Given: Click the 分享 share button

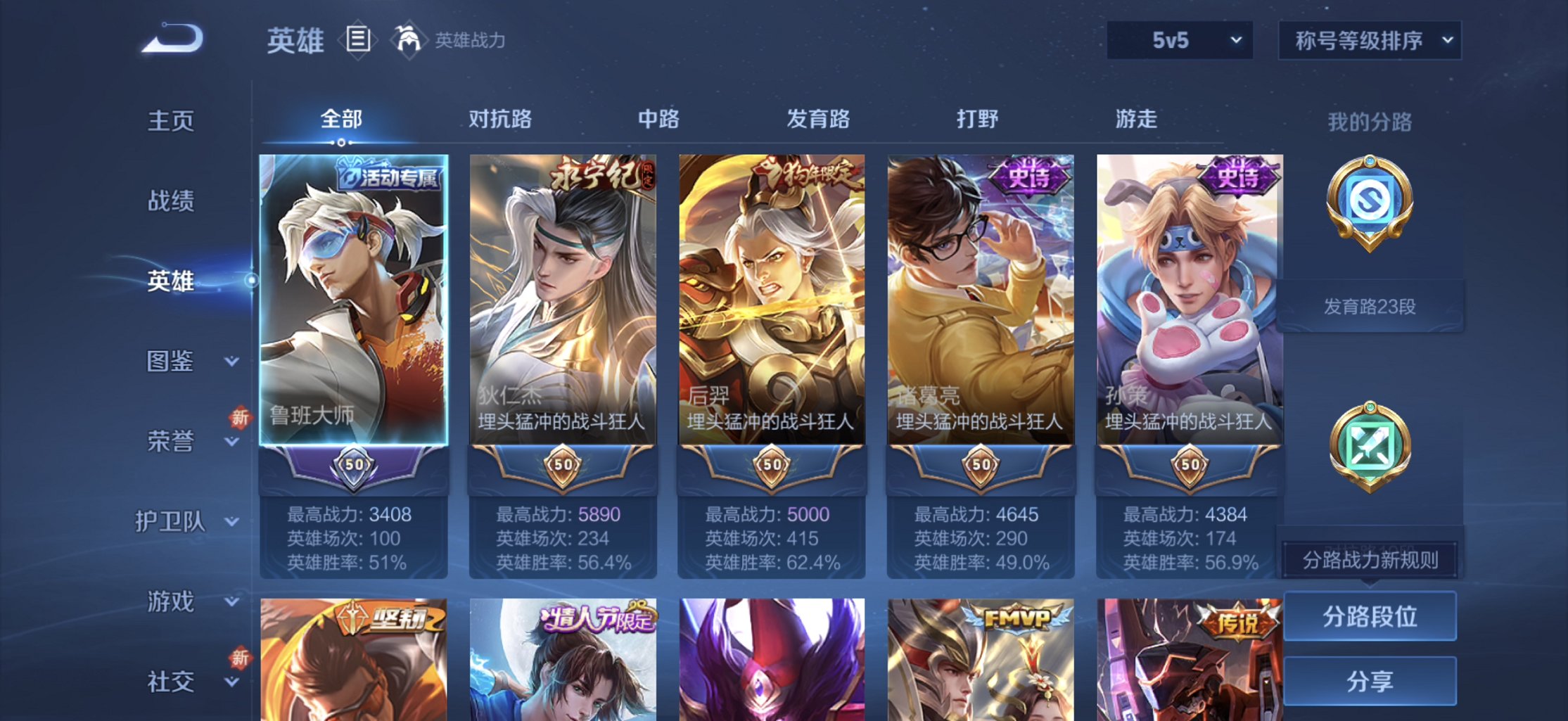Looking at the screenshot, I should click(x=1370, y=681).
